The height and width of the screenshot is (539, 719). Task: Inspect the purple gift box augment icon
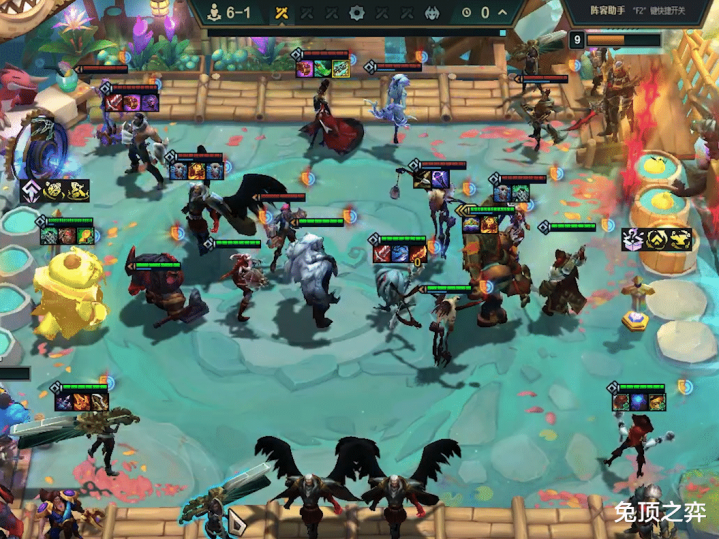[633, 239]
